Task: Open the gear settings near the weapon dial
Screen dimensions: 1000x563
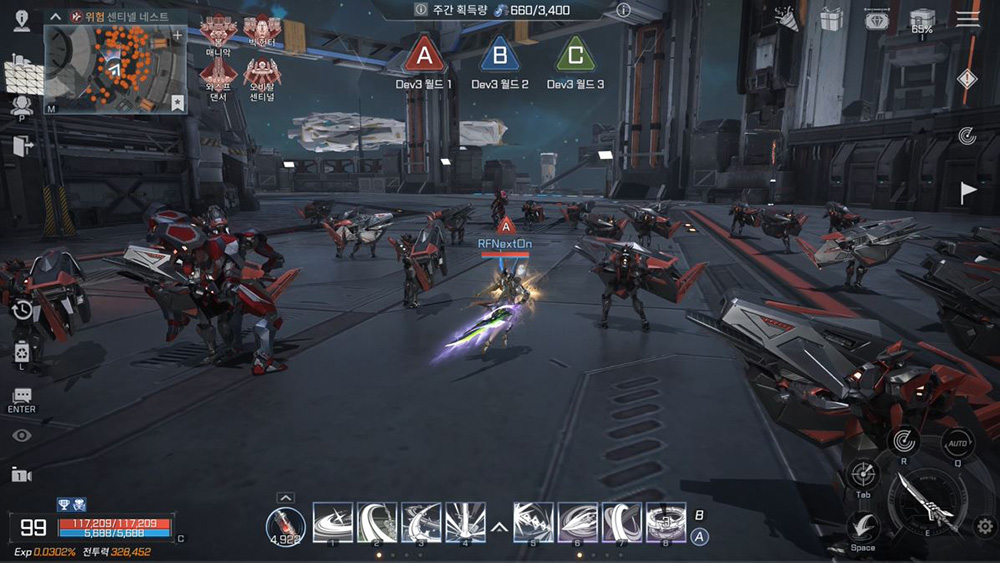Action: (984, 526)
